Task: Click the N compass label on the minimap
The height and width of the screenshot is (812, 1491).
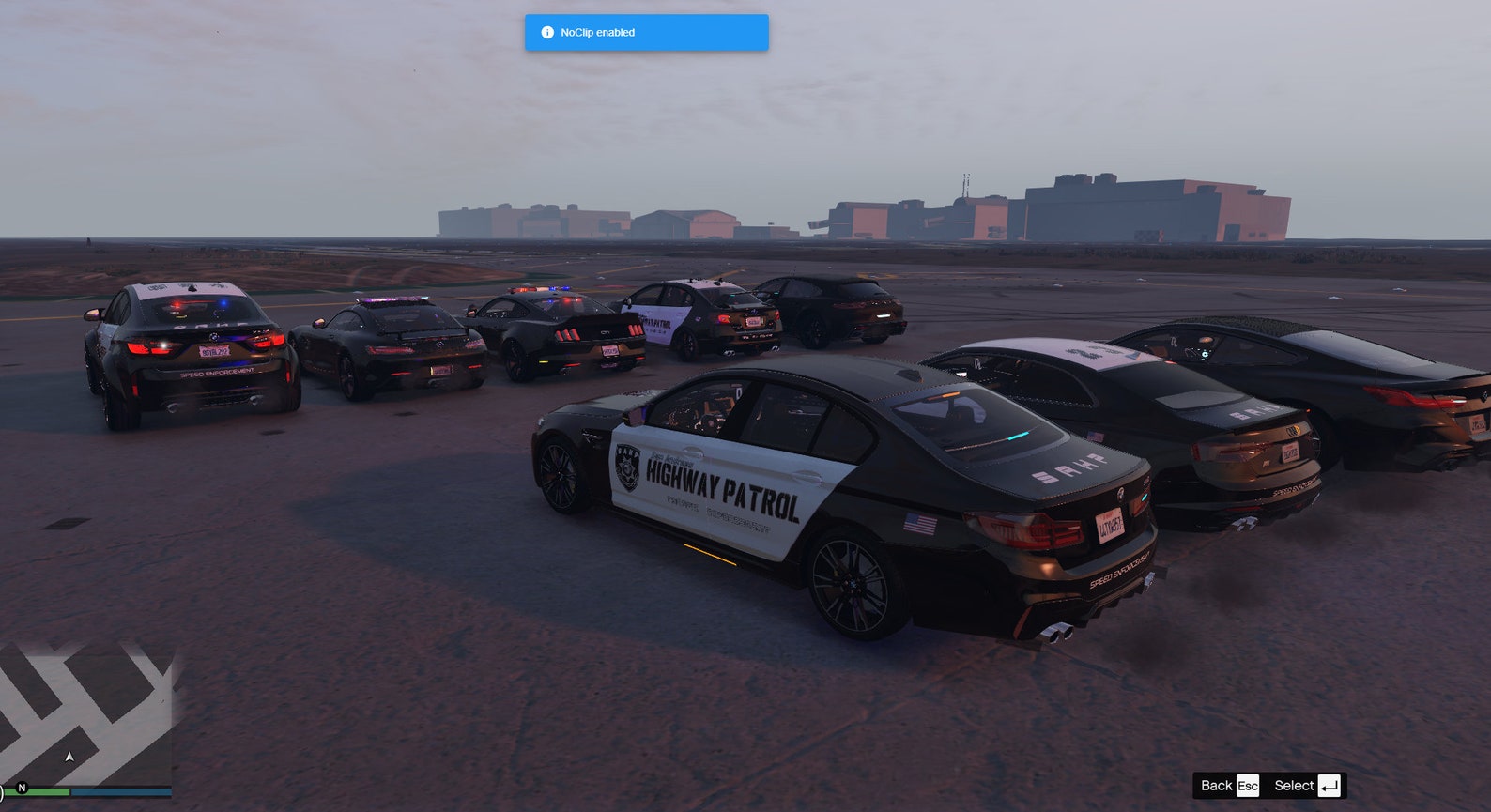Action: point(22,789)
